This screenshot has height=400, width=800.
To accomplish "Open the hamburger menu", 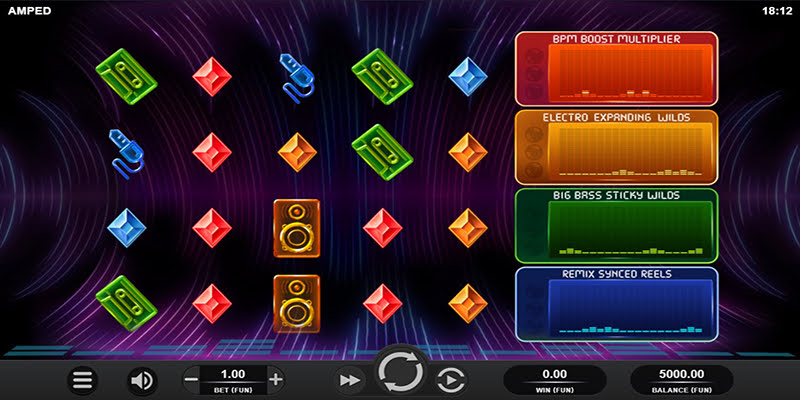I will click(x=83, y=380).
